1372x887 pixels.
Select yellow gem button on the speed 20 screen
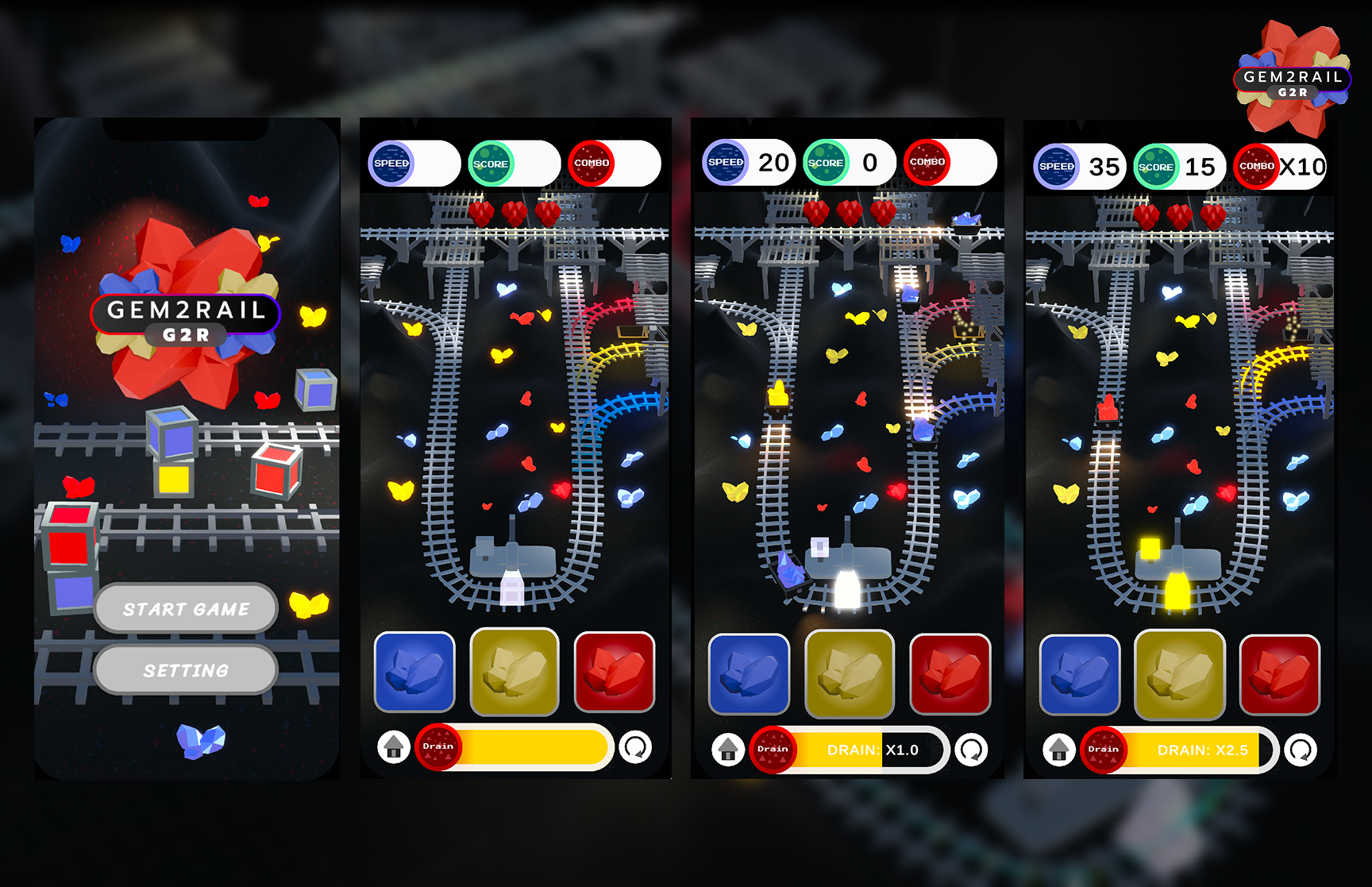(x=850, y=674)
